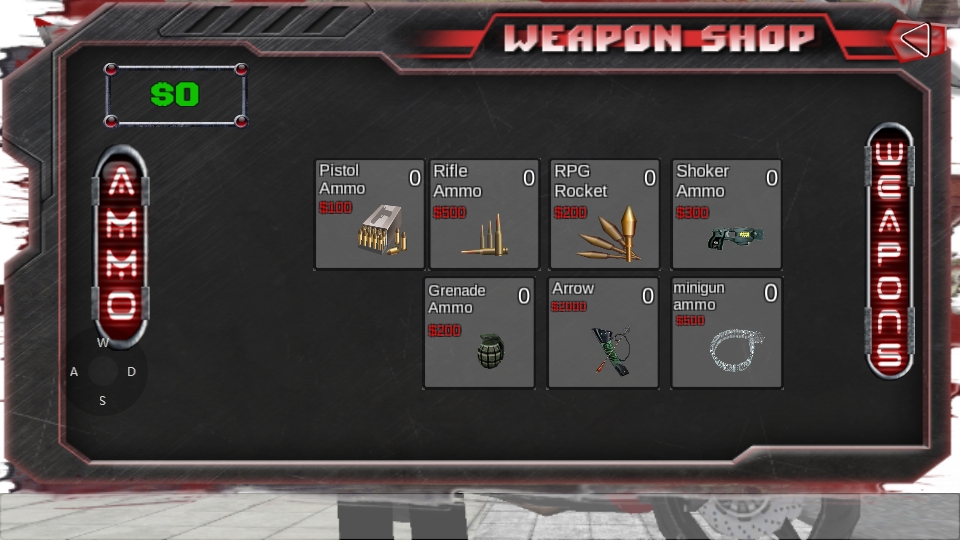The width and height of the screenshot is (960, 540).
Task: Choose the Shoker Ammo tile
Action: (x=727, y=214)
